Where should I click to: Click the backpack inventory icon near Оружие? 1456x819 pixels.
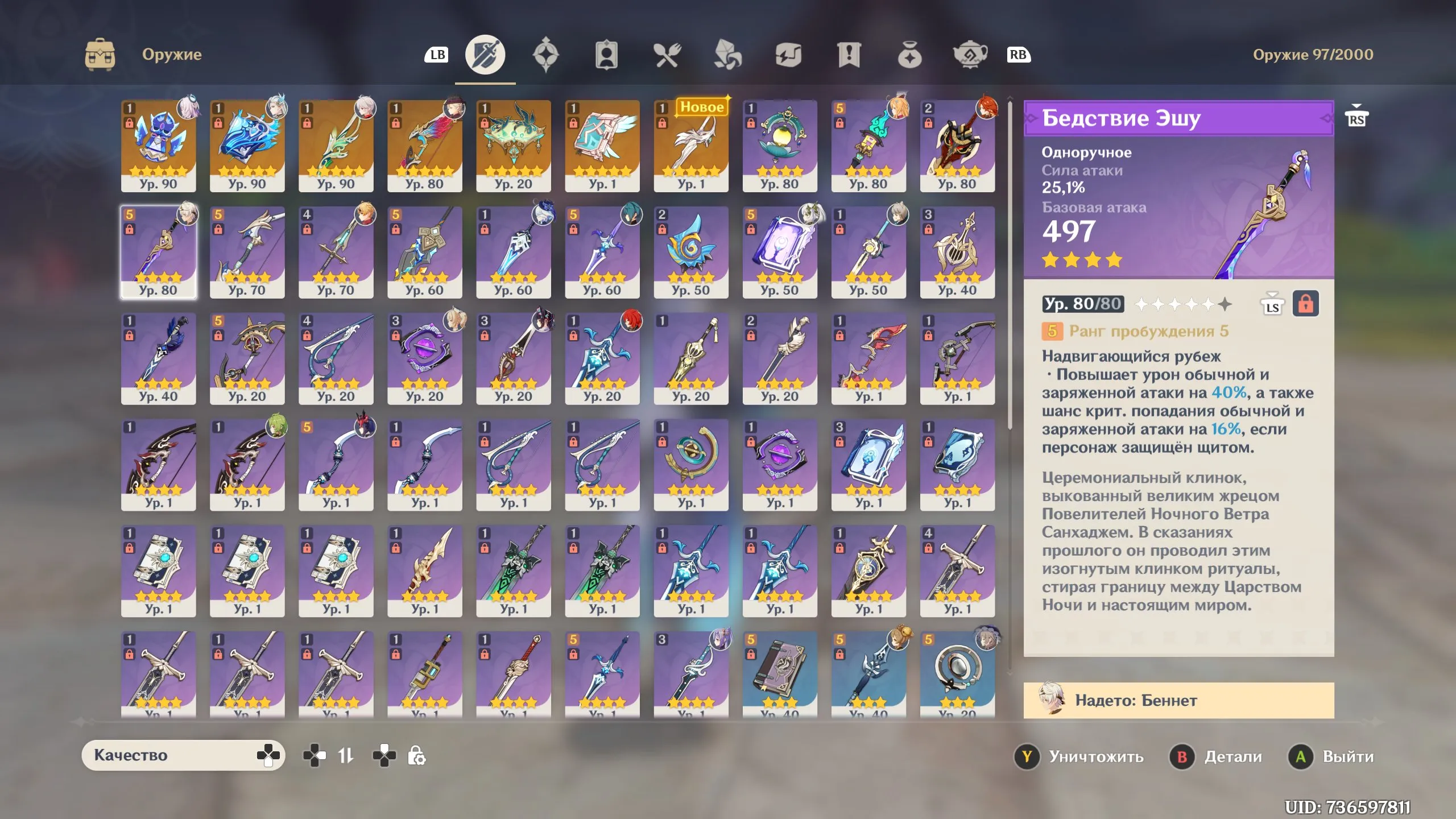[x=100, y=55]
